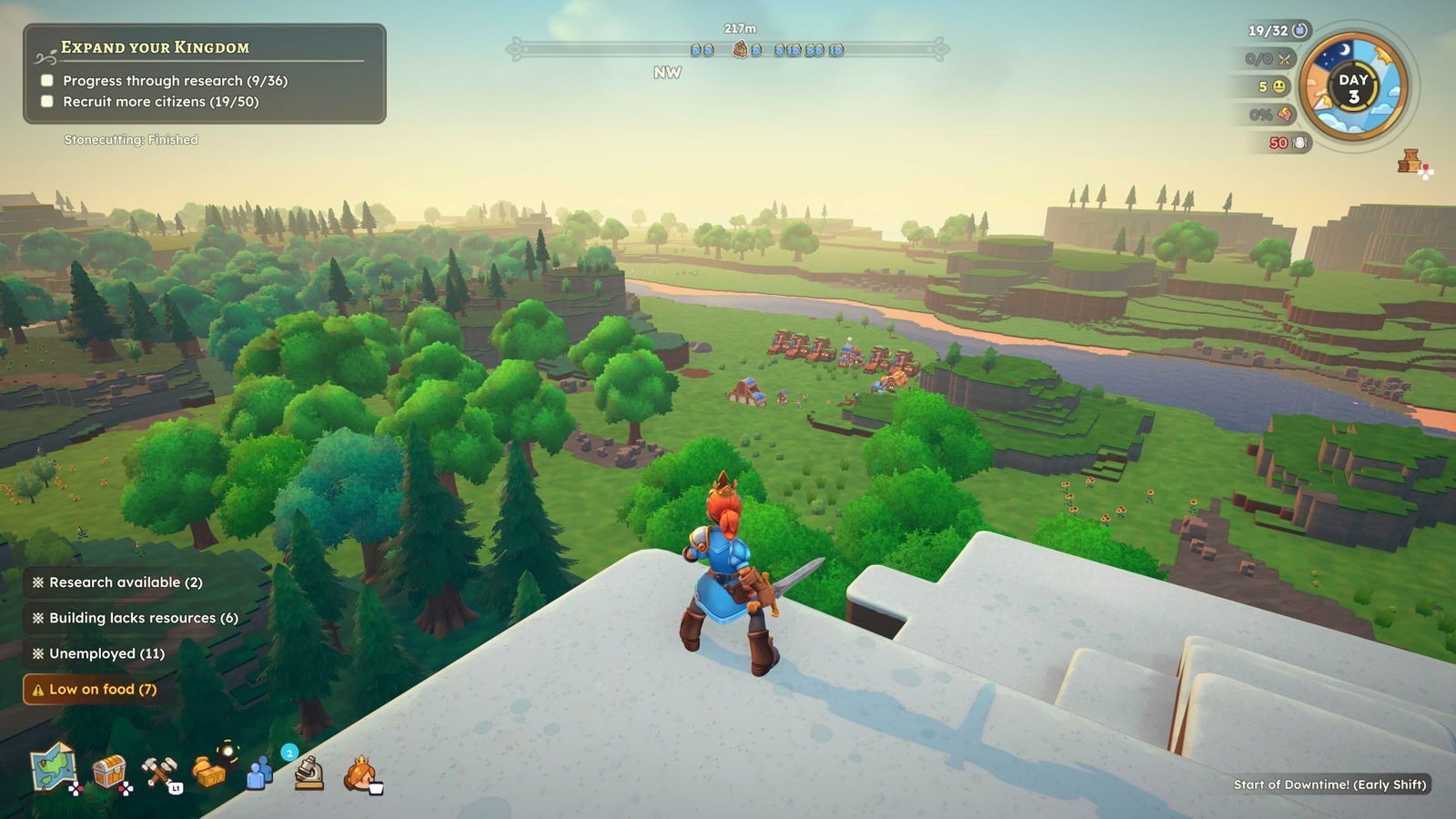Viewport: 1456px width, 819px height.
Task: Open the build menu with crossed hammers
Action: 159,773
